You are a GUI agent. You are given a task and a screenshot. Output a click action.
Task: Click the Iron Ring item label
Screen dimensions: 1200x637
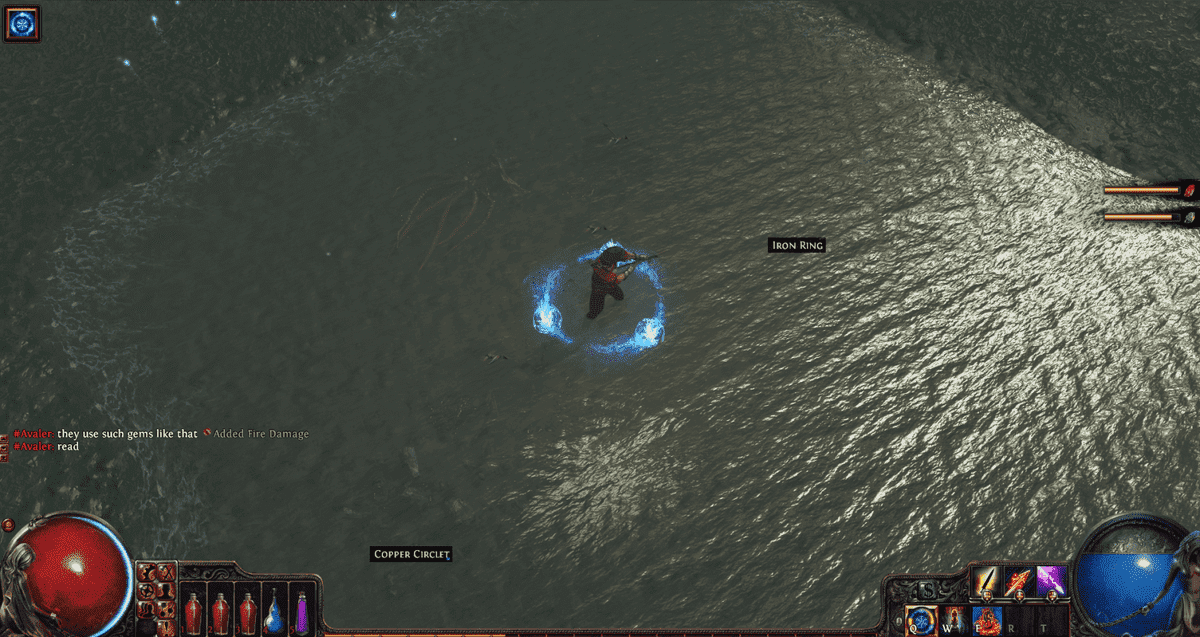coord(797,245)
